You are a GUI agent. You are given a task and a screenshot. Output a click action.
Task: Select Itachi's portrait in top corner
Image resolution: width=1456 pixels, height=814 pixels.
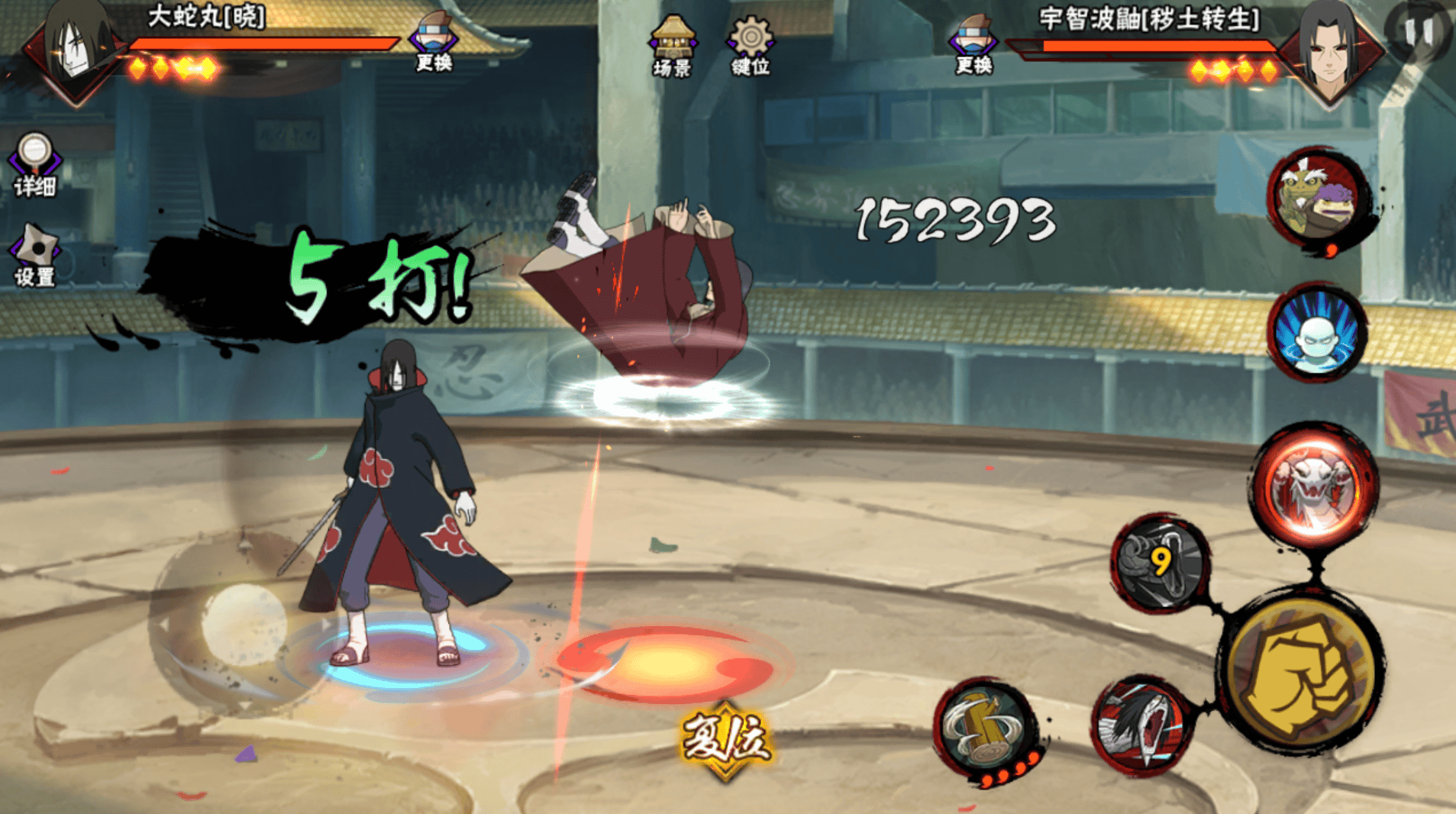tap(1330, 50)
